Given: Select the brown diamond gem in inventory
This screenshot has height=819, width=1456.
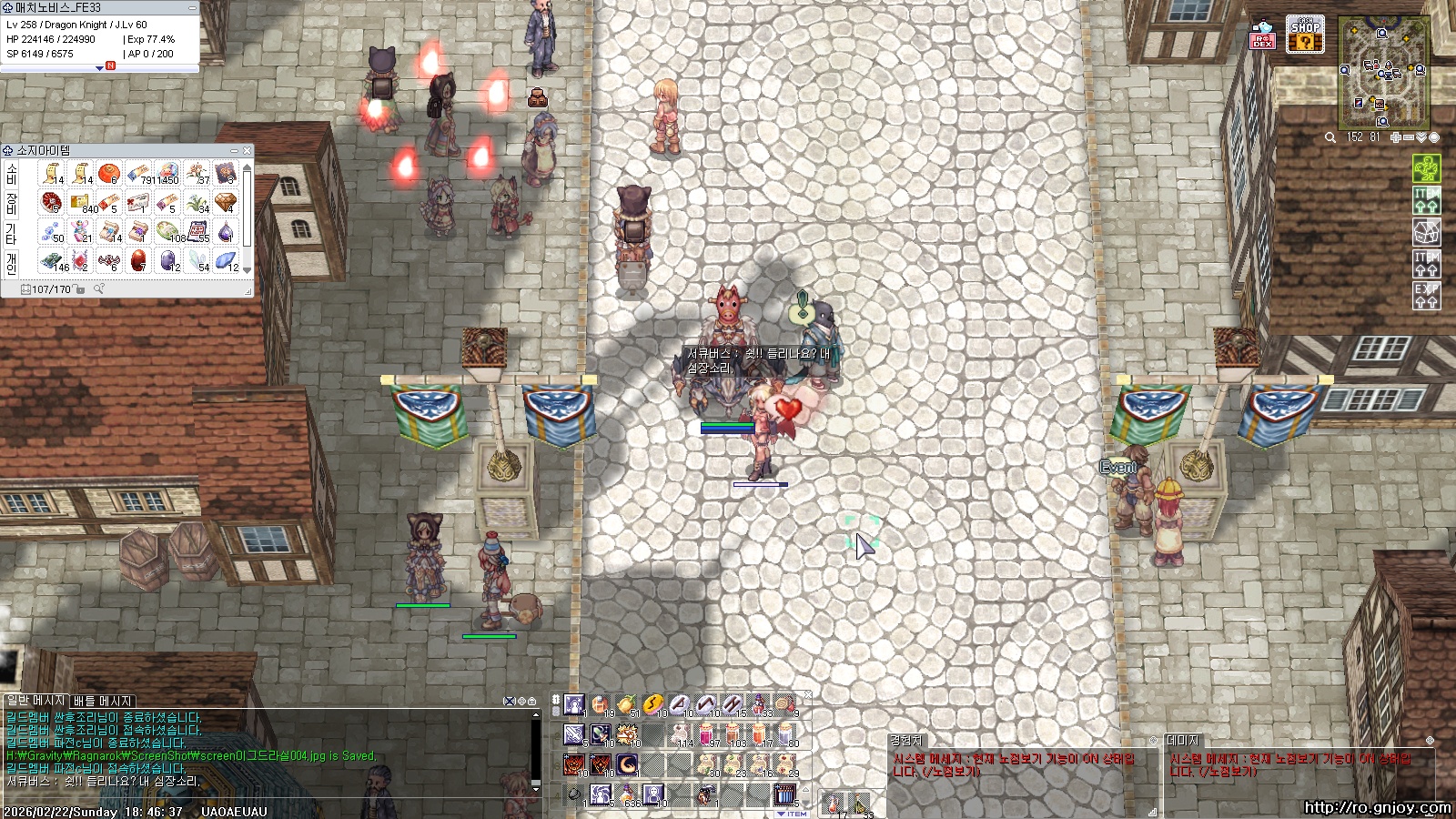Looking at the screenshot, I should [226, 202].
